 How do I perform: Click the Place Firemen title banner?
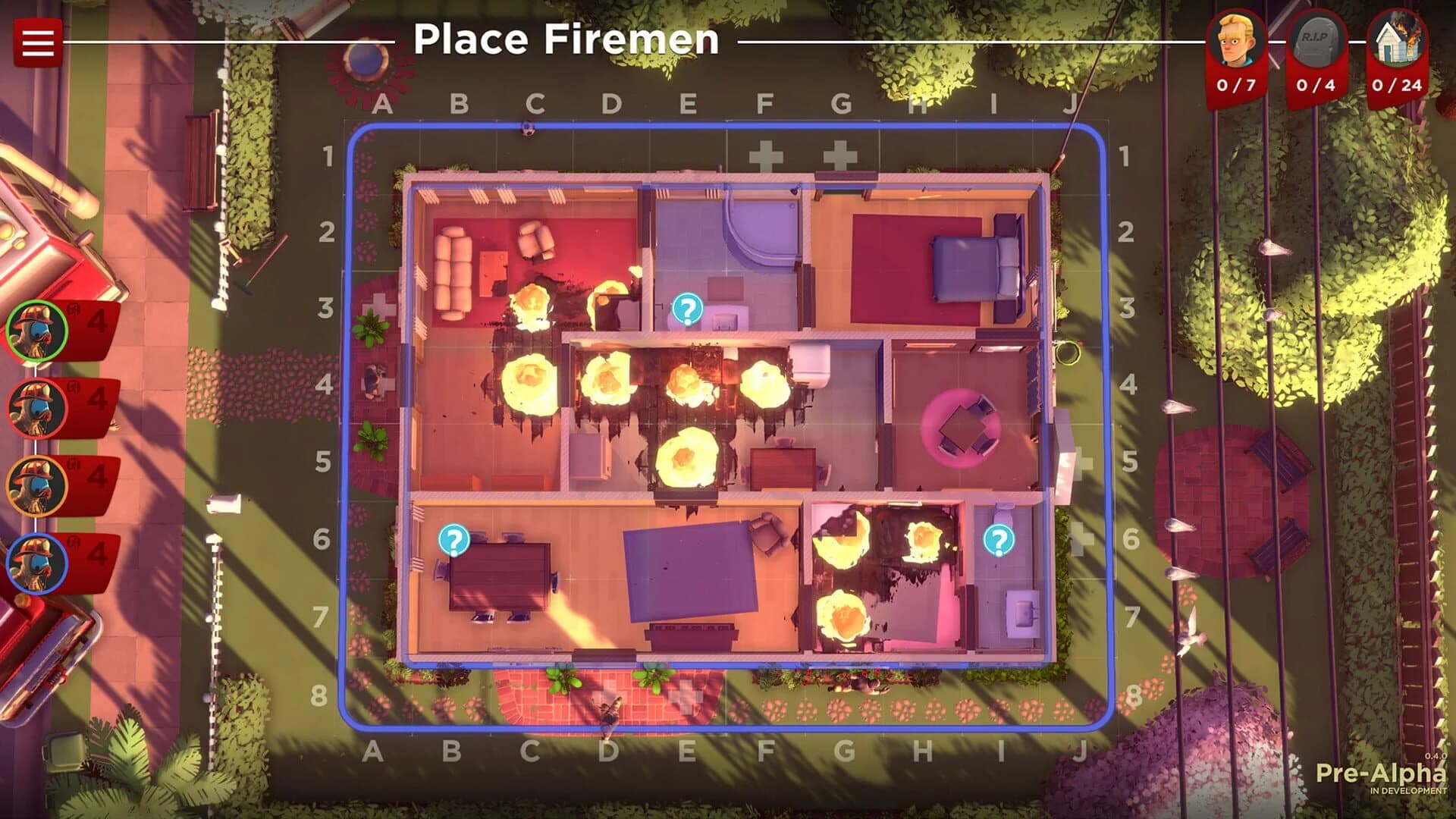coord(569,42)
